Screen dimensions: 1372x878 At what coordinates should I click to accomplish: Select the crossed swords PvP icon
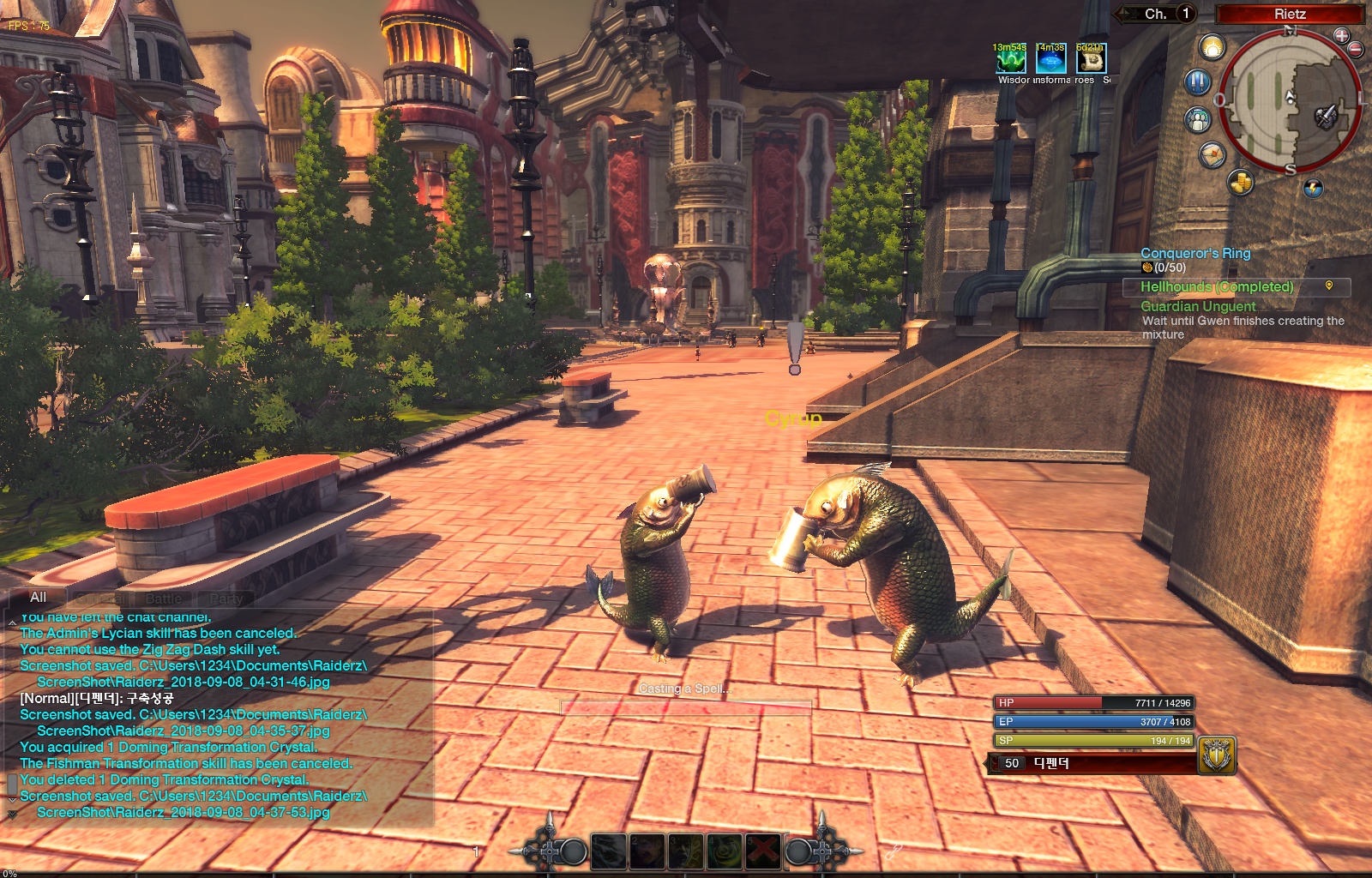point(1197,81)
